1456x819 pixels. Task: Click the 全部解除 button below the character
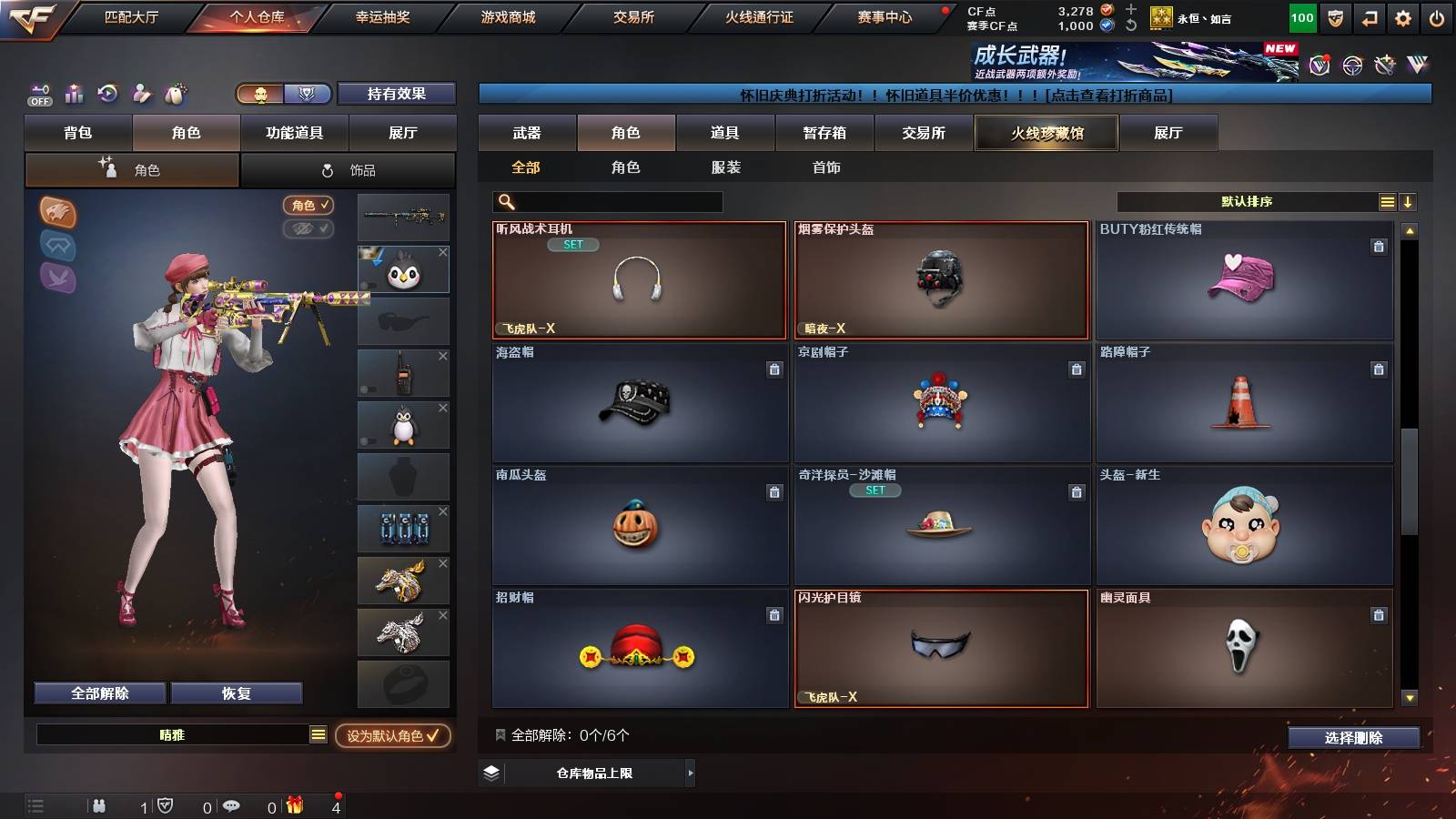point(99,693)
